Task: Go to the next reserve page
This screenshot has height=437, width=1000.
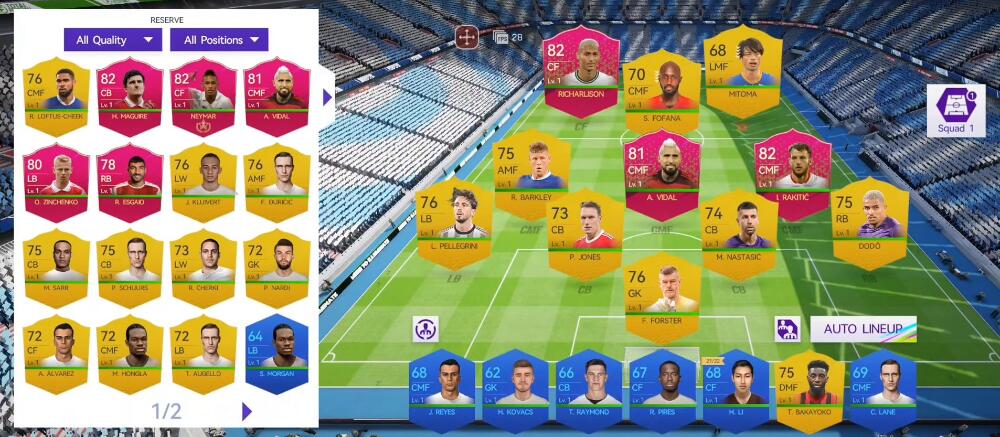Action: [247, 411]
